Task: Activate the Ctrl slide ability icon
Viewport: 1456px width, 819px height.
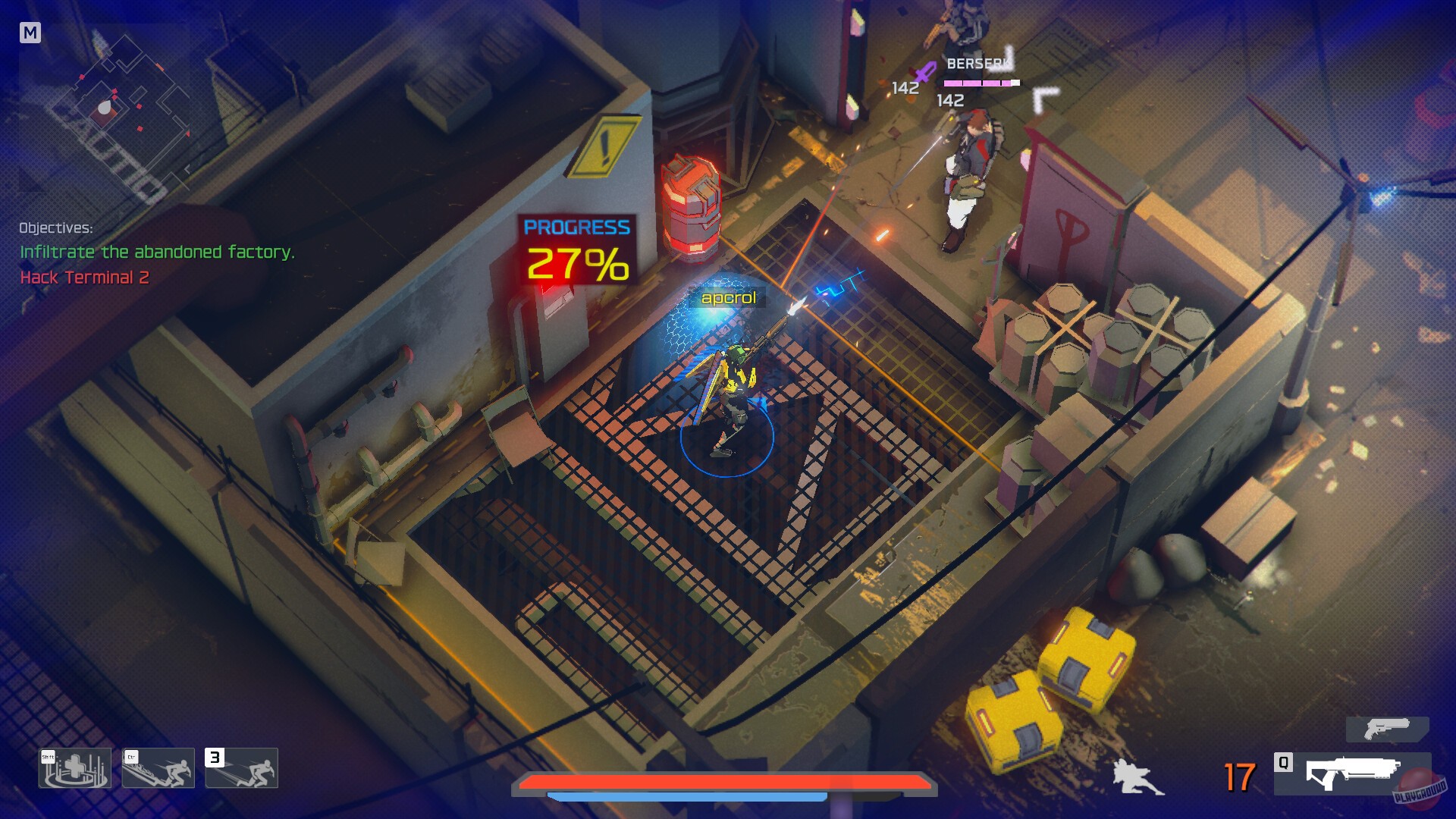Action: [x=157, y=768]
